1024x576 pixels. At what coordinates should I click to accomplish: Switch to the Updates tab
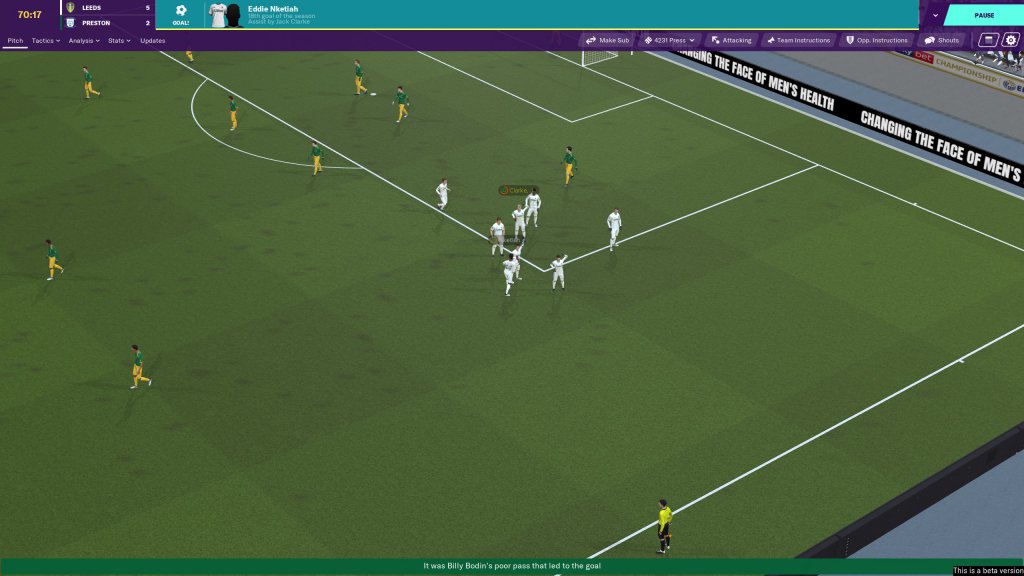[153, 41]
